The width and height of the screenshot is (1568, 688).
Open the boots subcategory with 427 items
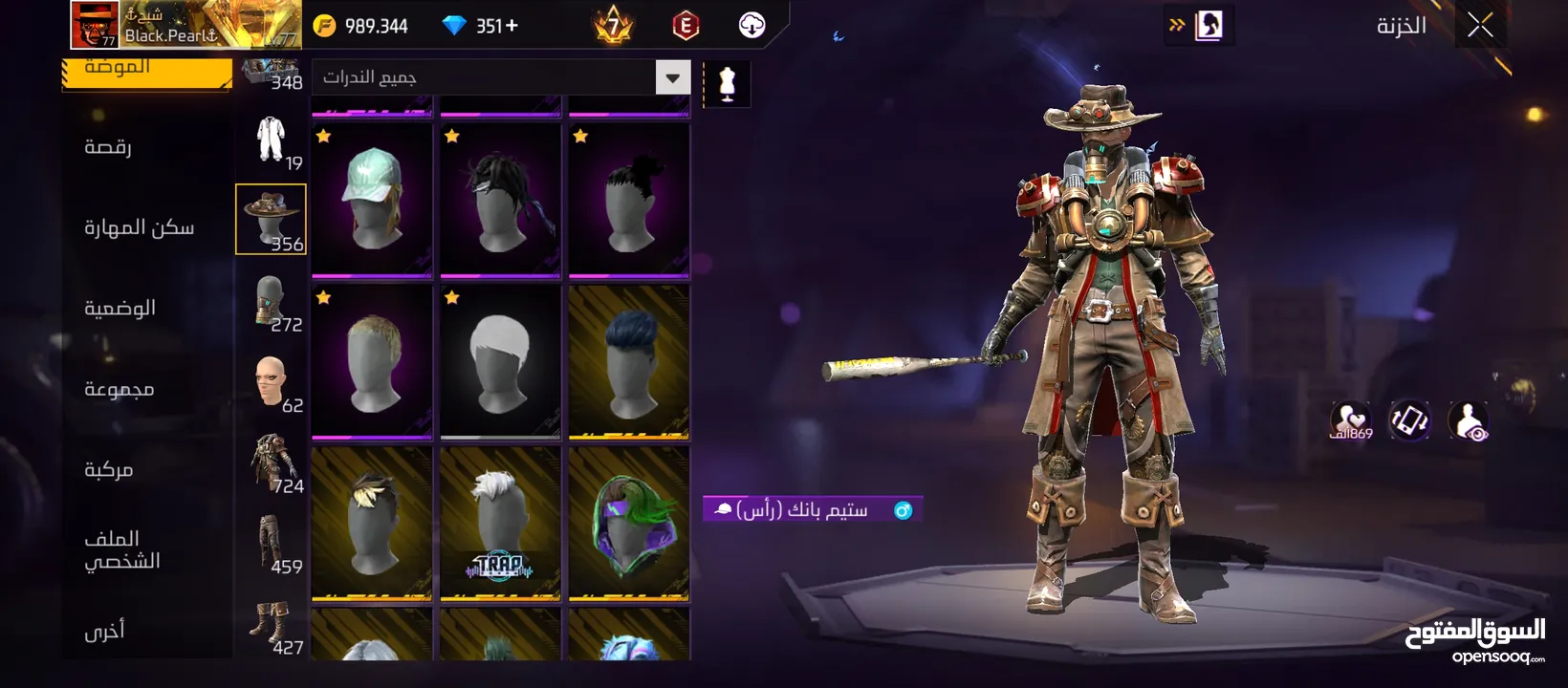[271, 627]
